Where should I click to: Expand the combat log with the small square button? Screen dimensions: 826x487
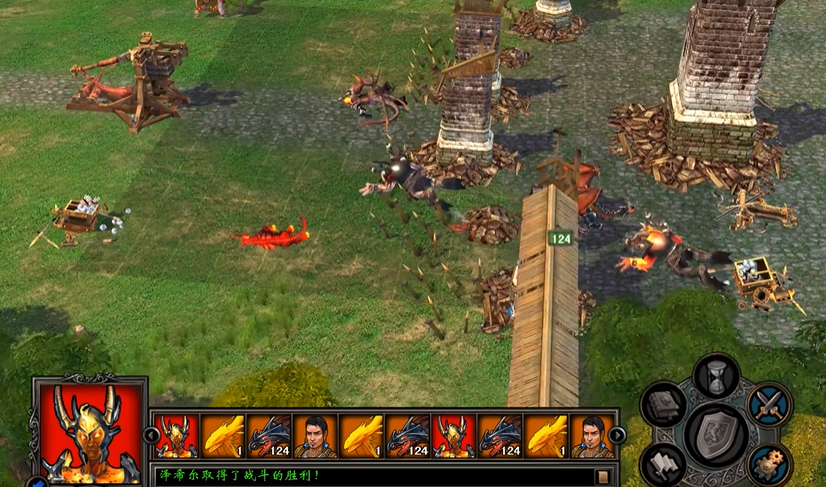[x=602, y=476]
